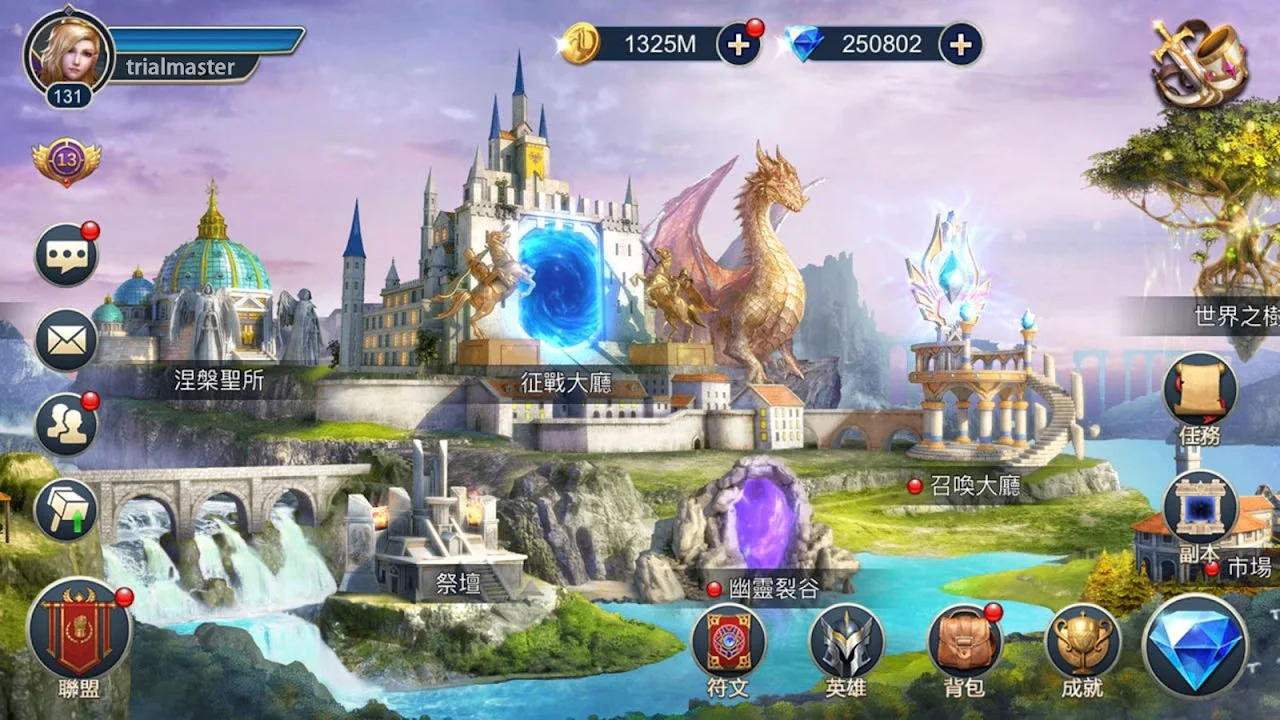1280x720 pixels.
Task: Add more gold coins with plus button
Action: (738, 44)
